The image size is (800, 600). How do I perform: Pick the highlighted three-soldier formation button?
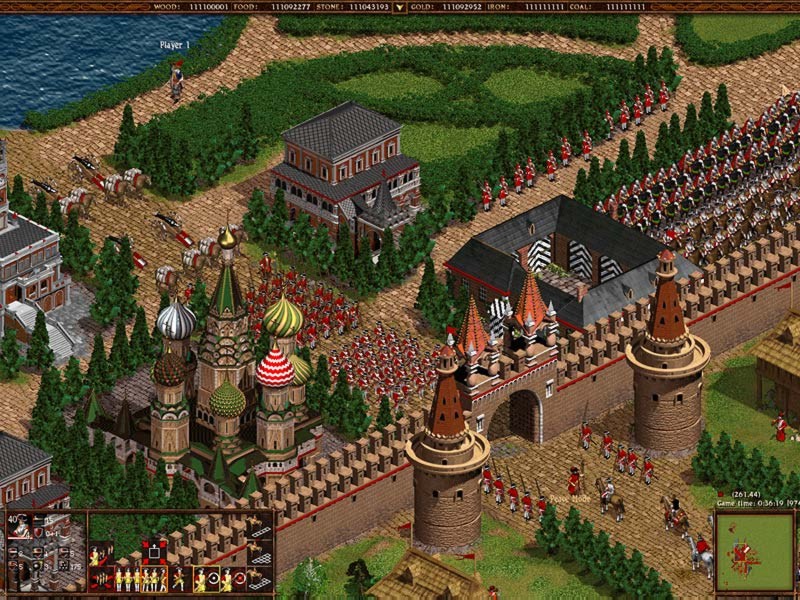tap(154, 579)
